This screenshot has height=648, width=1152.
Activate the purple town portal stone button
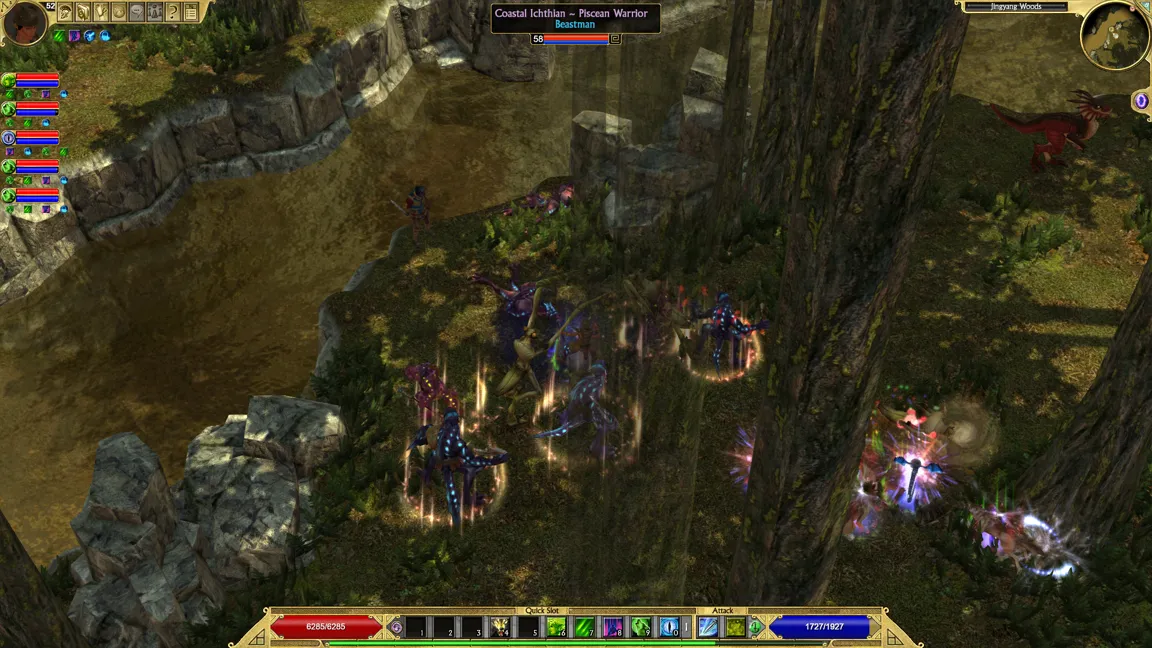pyautogui.click(x=1141, y=101)
